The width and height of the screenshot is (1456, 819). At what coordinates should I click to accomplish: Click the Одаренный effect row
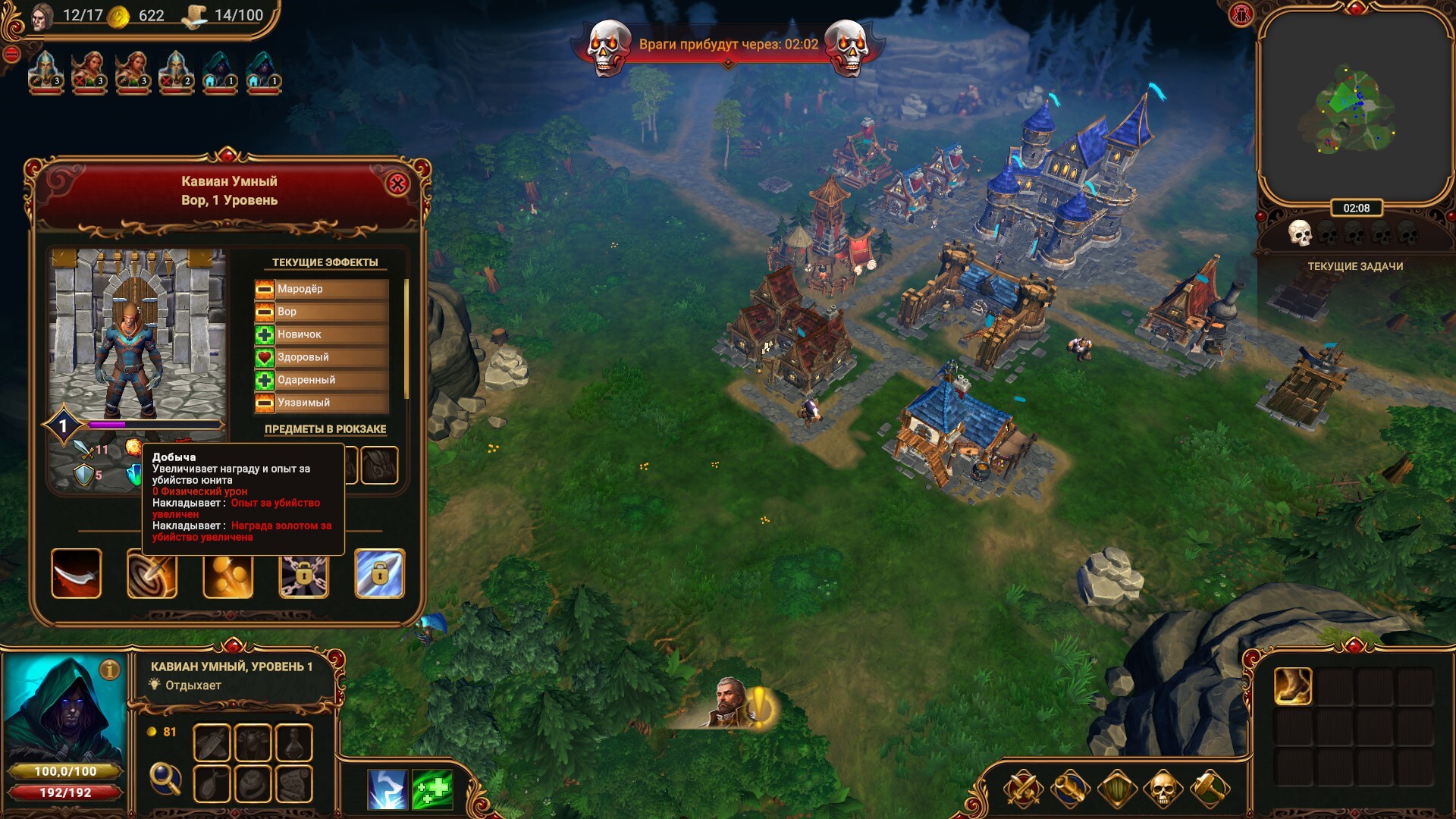click(322, 380)
